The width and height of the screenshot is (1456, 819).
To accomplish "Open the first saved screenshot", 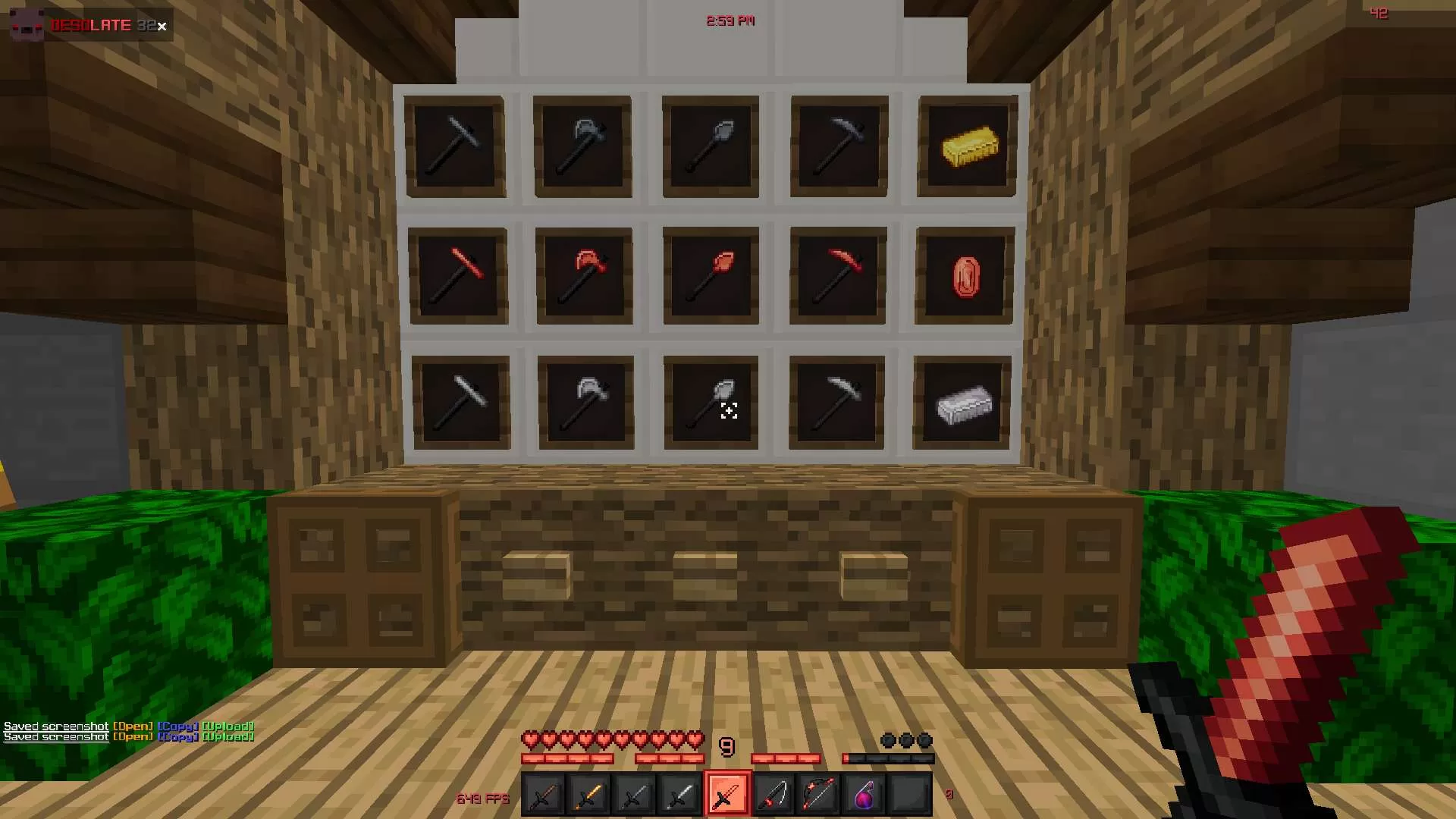I will (x=133, y=726).
